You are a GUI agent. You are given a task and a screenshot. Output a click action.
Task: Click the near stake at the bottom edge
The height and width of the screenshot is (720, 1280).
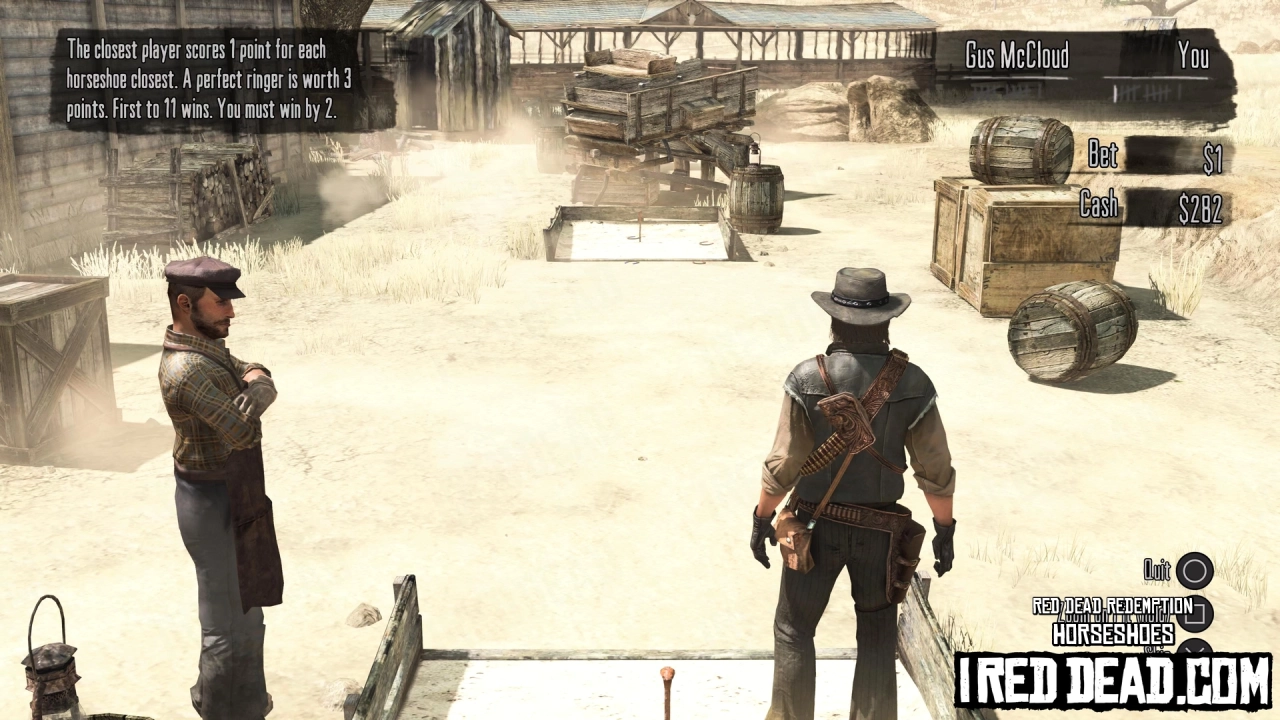coord(668,690)
